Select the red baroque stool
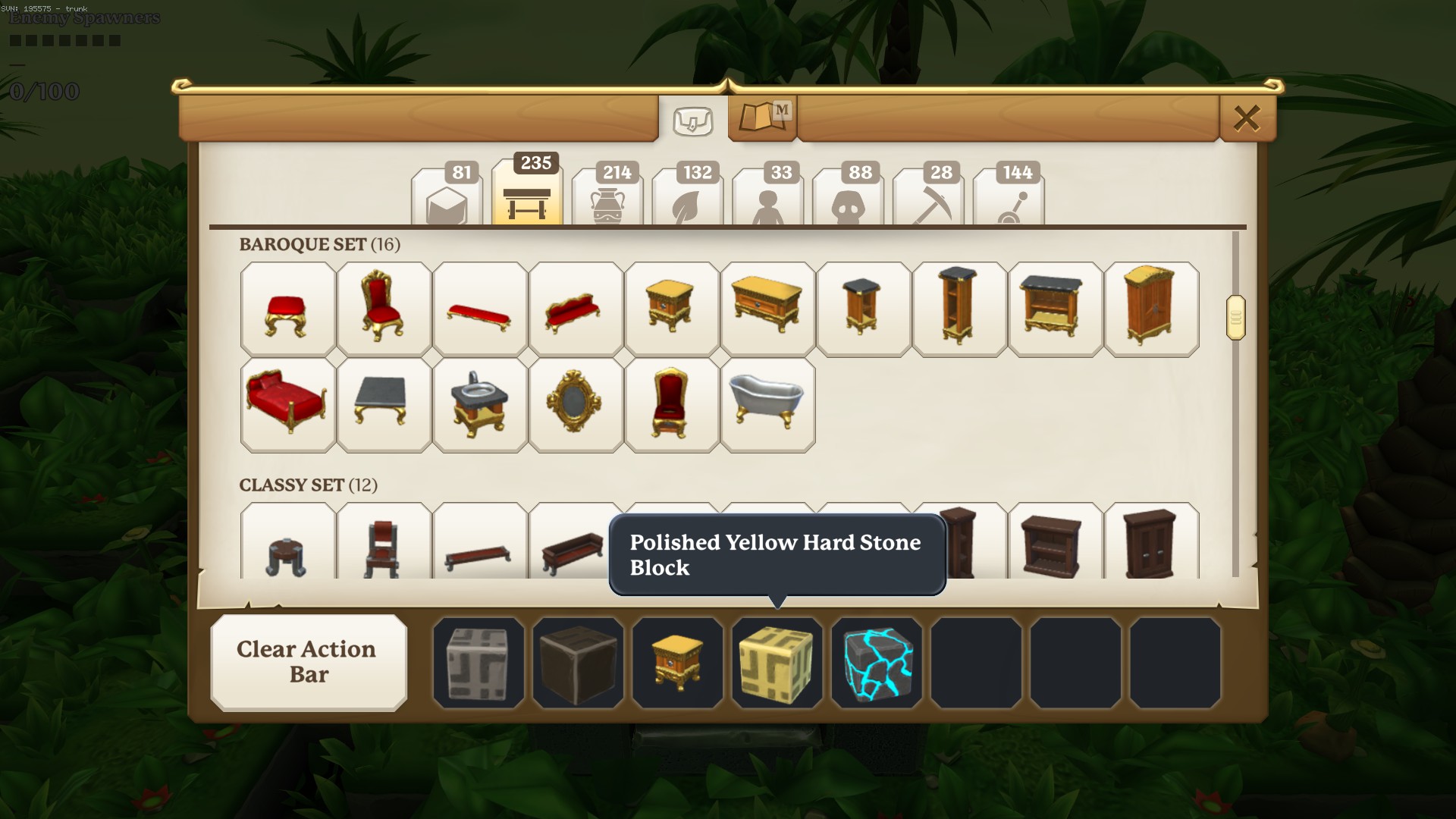Screen dimensions: 1456x819 click(287, 309)
